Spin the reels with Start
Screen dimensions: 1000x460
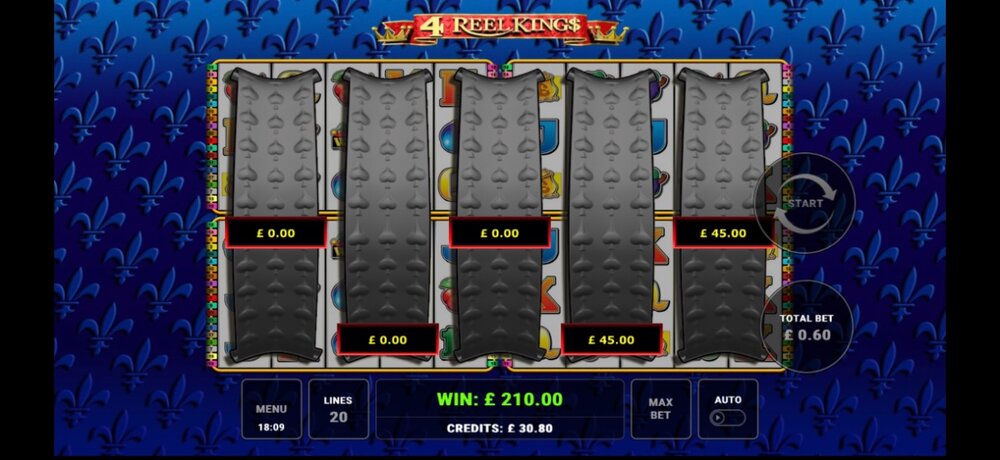(x=804, y=203)
